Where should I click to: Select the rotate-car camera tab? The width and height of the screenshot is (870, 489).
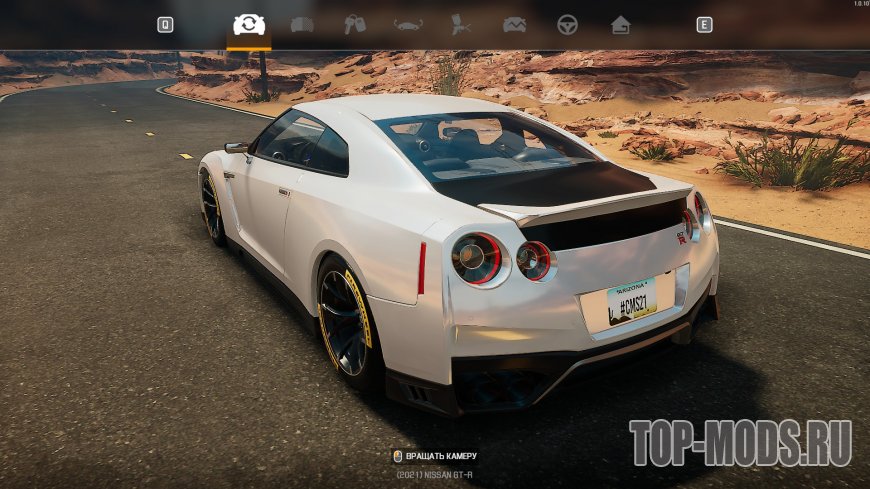pyautogui.click(x=249, y=25)
